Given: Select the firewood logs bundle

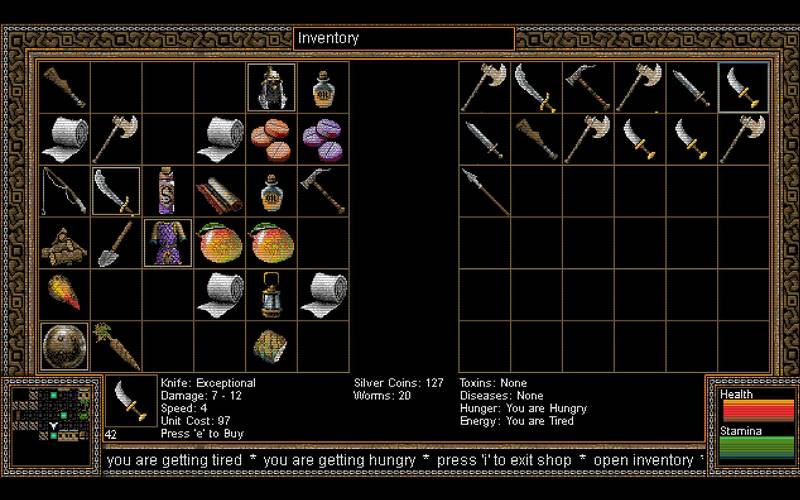Looking at the screenshot, I should pos(64,242).
